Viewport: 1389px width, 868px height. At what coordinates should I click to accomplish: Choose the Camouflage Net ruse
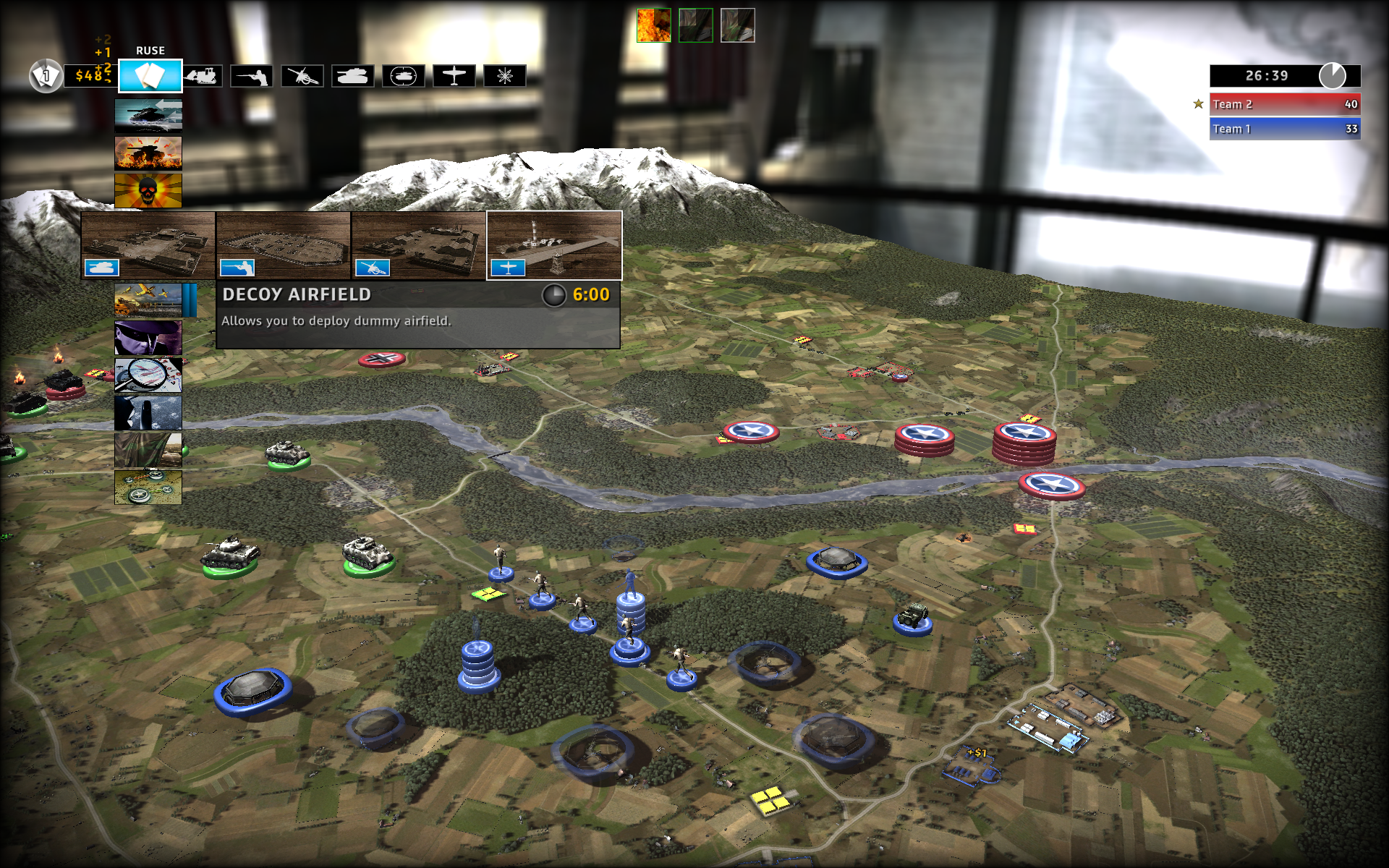(x=148, y=450)
